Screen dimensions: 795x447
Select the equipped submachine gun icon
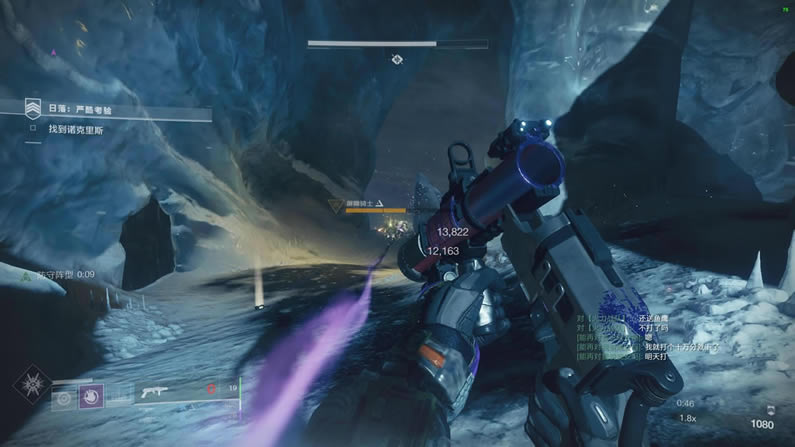point(156,393)
